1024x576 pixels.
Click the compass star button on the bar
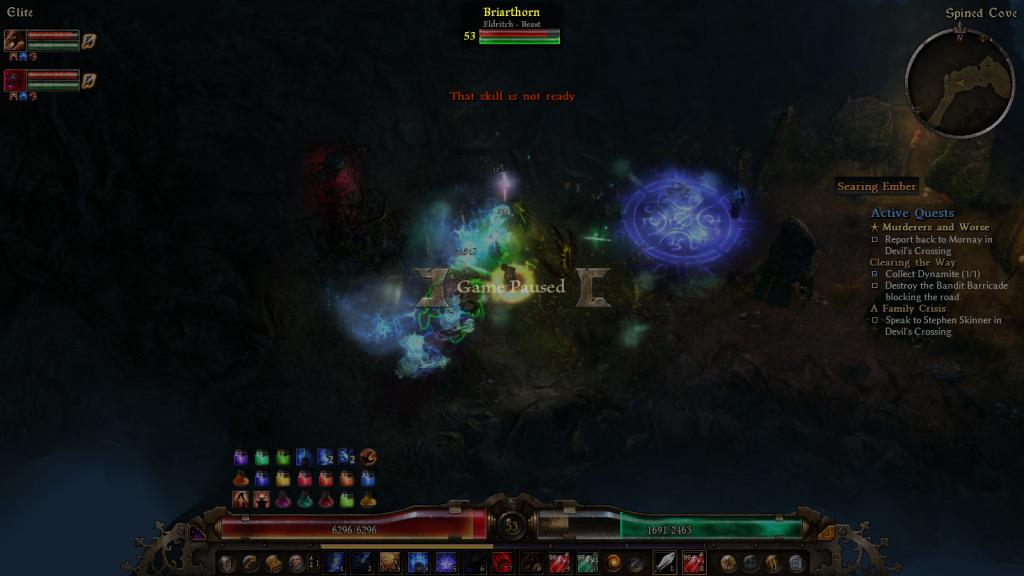pos(728,563)
